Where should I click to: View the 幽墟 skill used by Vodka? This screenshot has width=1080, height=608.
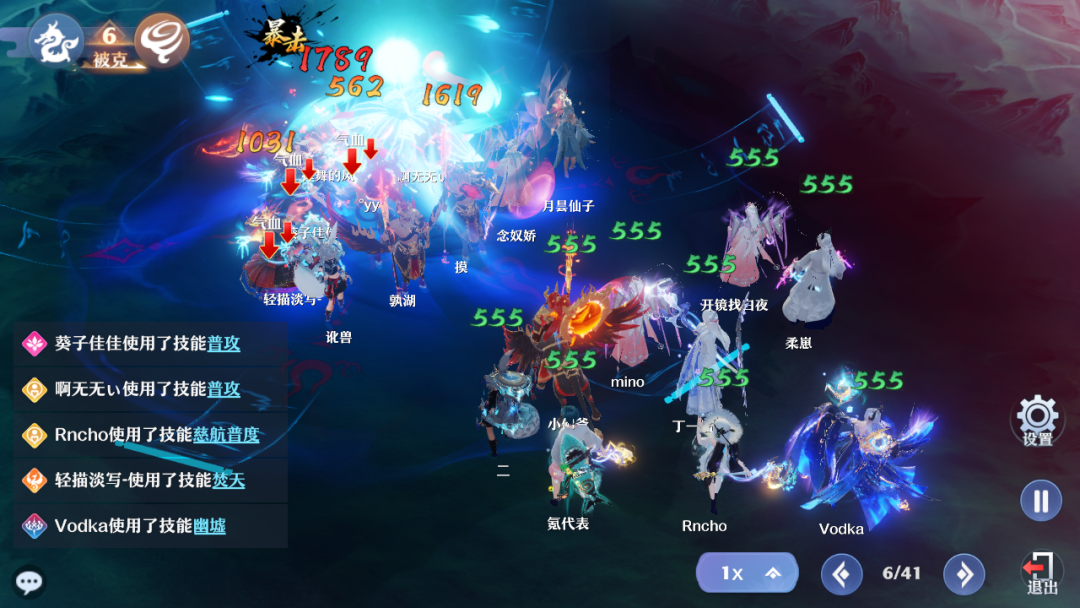(209, 526)
